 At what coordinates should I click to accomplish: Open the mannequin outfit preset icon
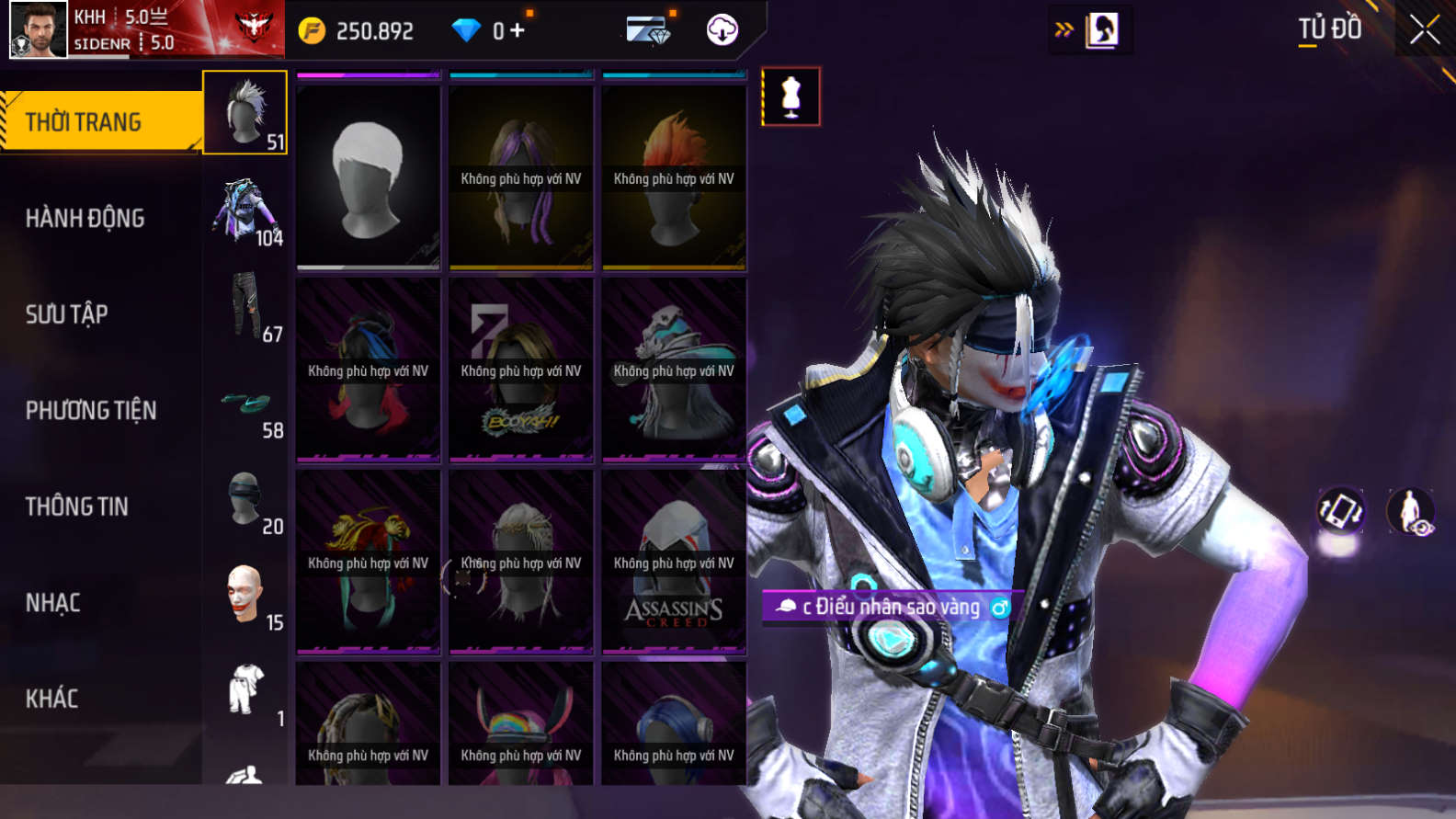[791, 97]
